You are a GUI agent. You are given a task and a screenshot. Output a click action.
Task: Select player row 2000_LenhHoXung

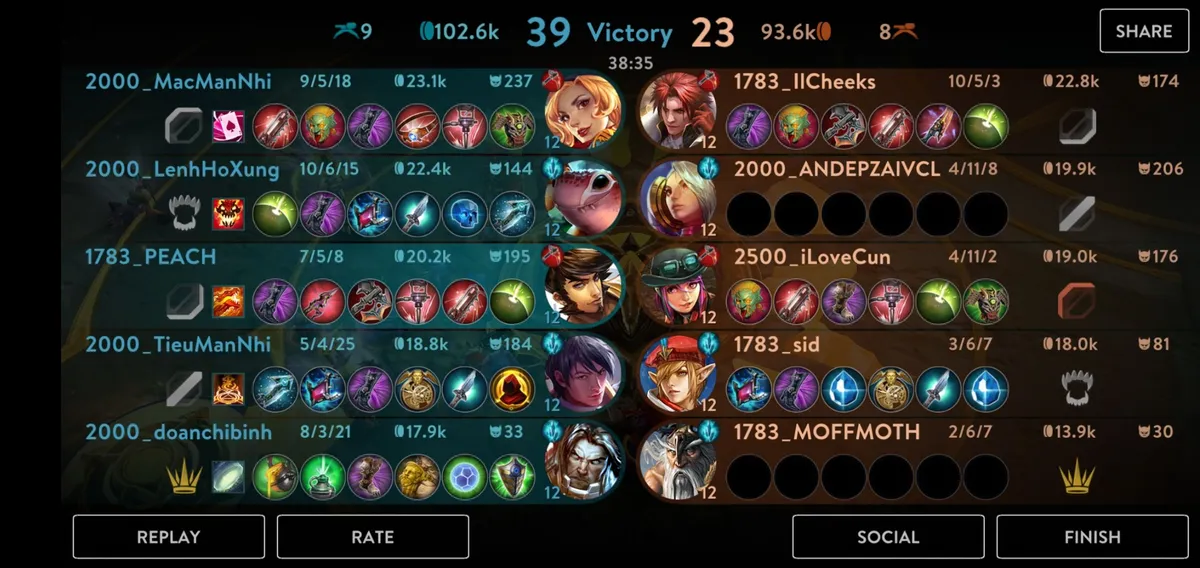pos(182,169)
